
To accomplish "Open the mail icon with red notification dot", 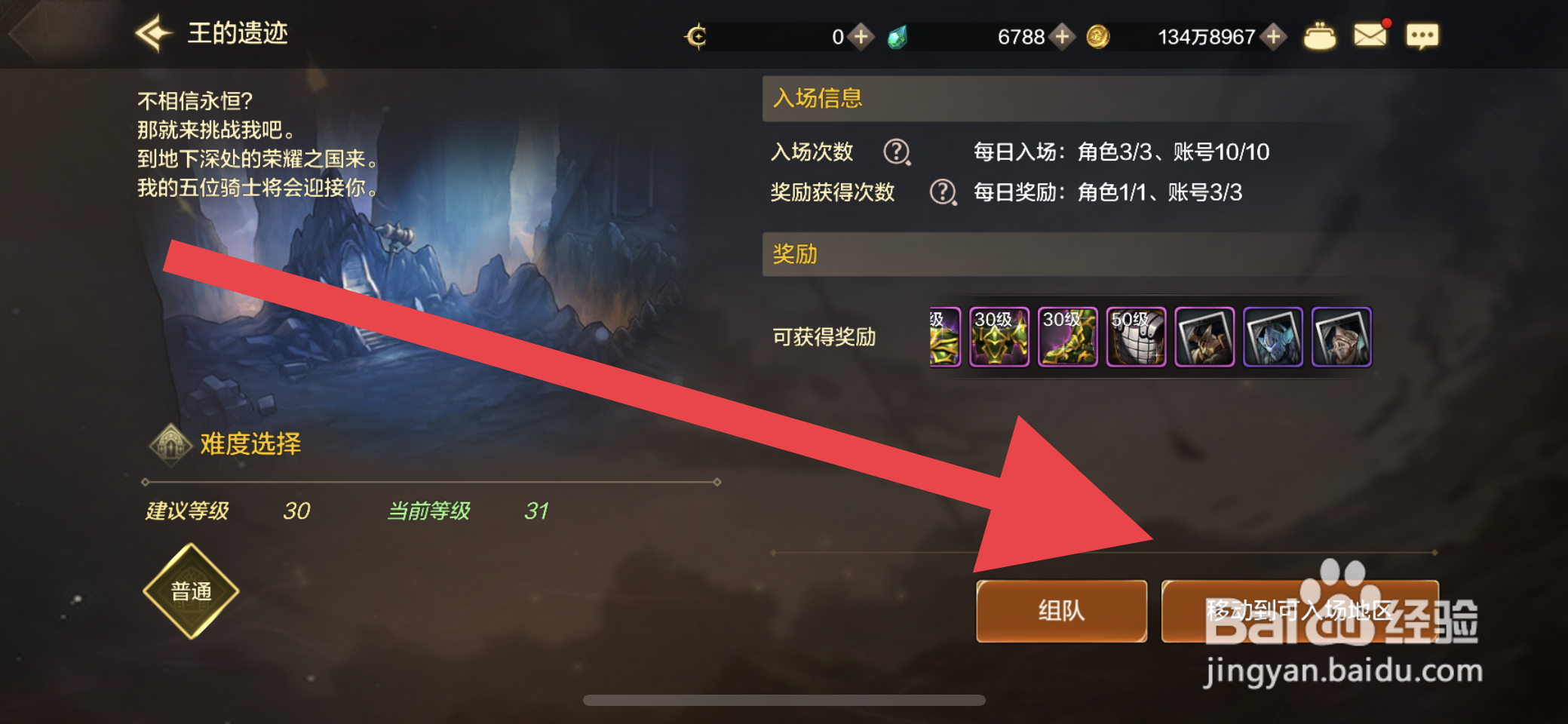I will pos(1371,34).
